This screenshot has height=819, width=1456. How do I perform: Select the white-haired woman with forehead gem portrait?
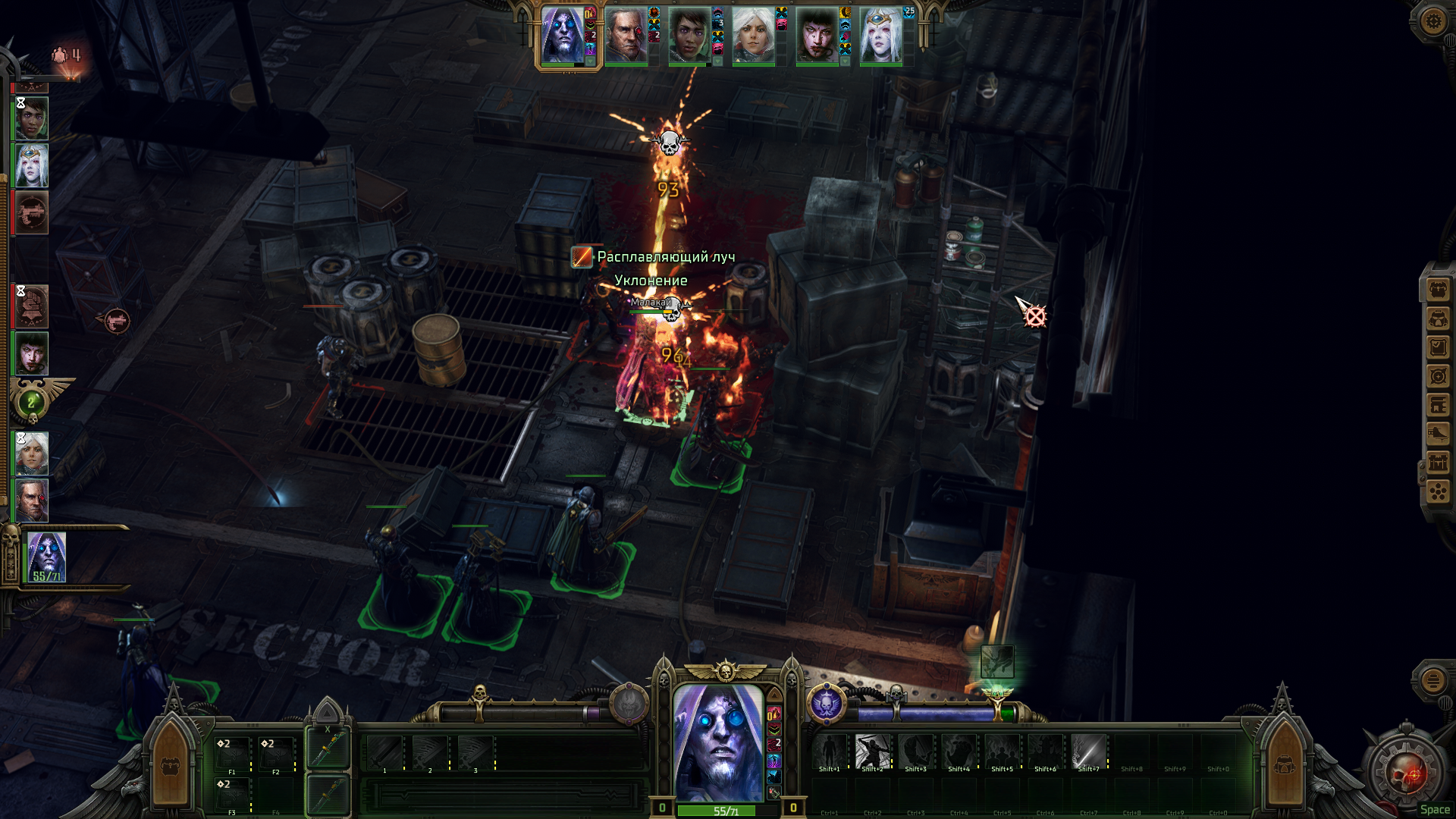881,36
